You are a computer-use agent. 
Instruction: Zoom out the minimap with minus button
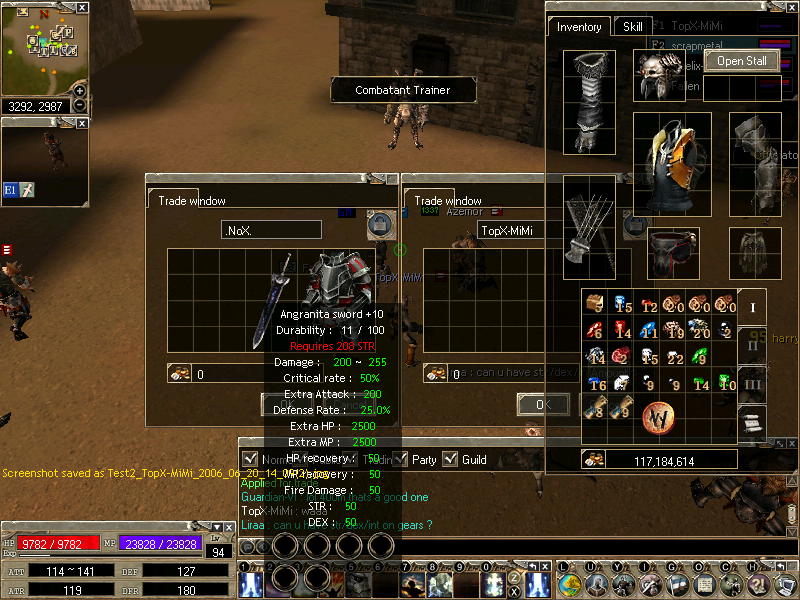tap(80, 104)
